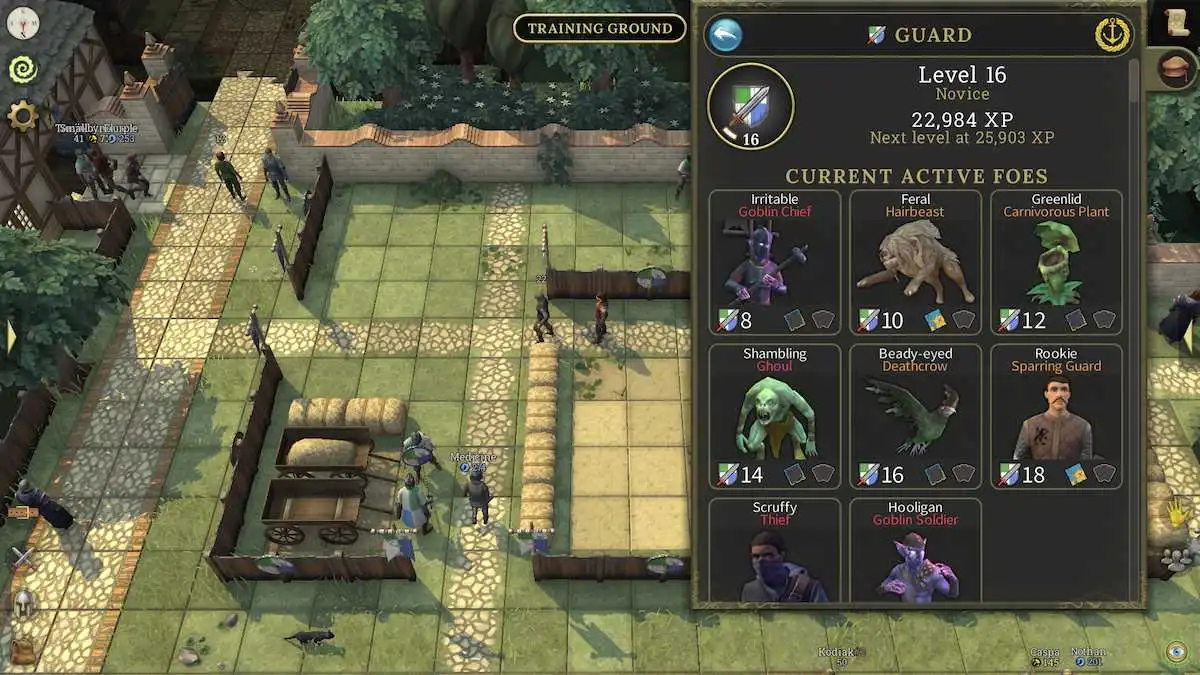The height and width of the screenshot is (675, 1200).
Task: Open the settings gear icon
Action: click(x=22, y=116)
